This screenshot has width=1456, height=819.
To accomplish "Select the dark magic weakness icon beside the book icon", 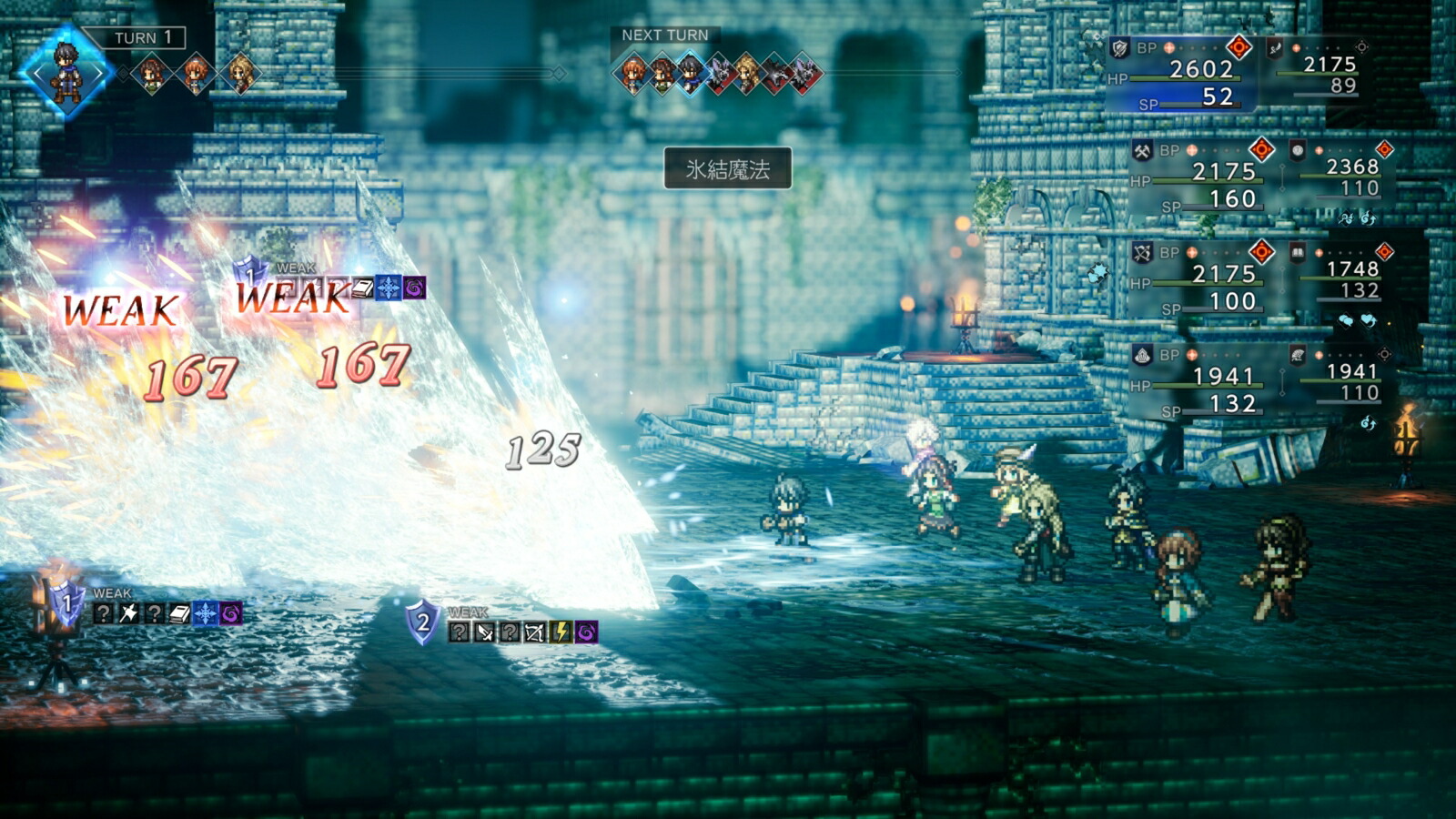I will click(x=414, y=288).
